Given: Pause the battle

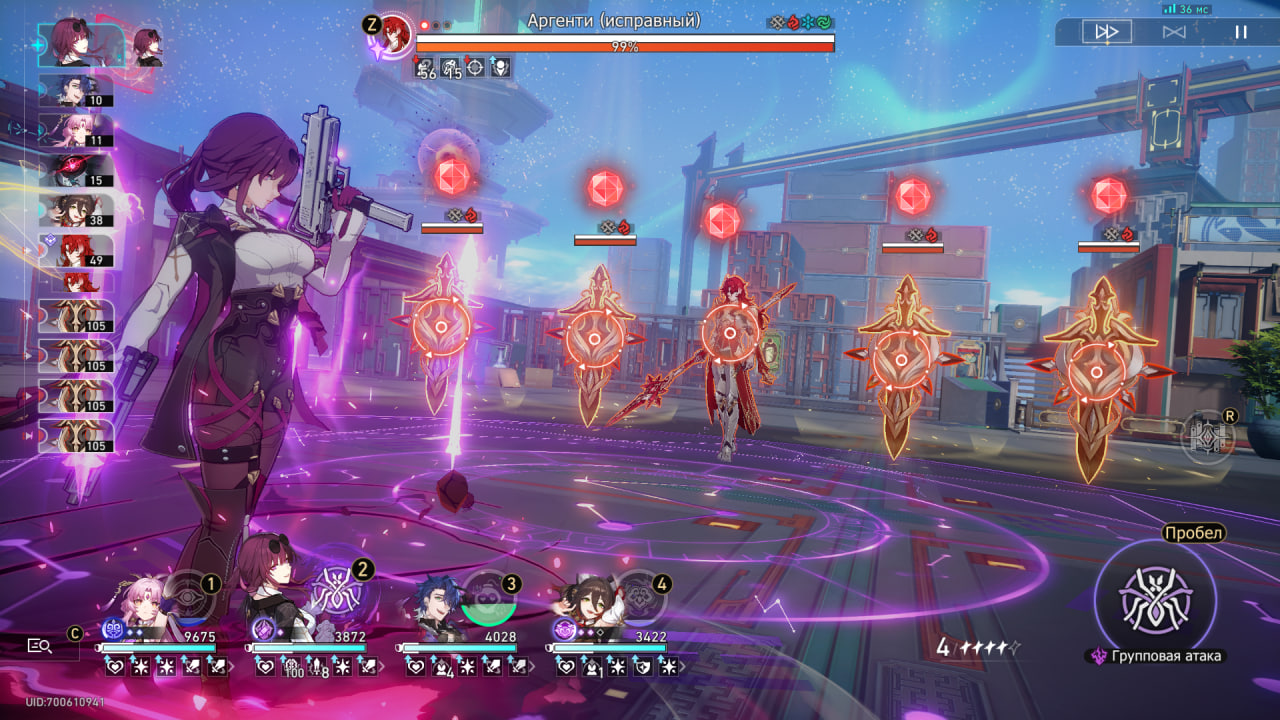Looking at the screenshot, I should 1240,32.
